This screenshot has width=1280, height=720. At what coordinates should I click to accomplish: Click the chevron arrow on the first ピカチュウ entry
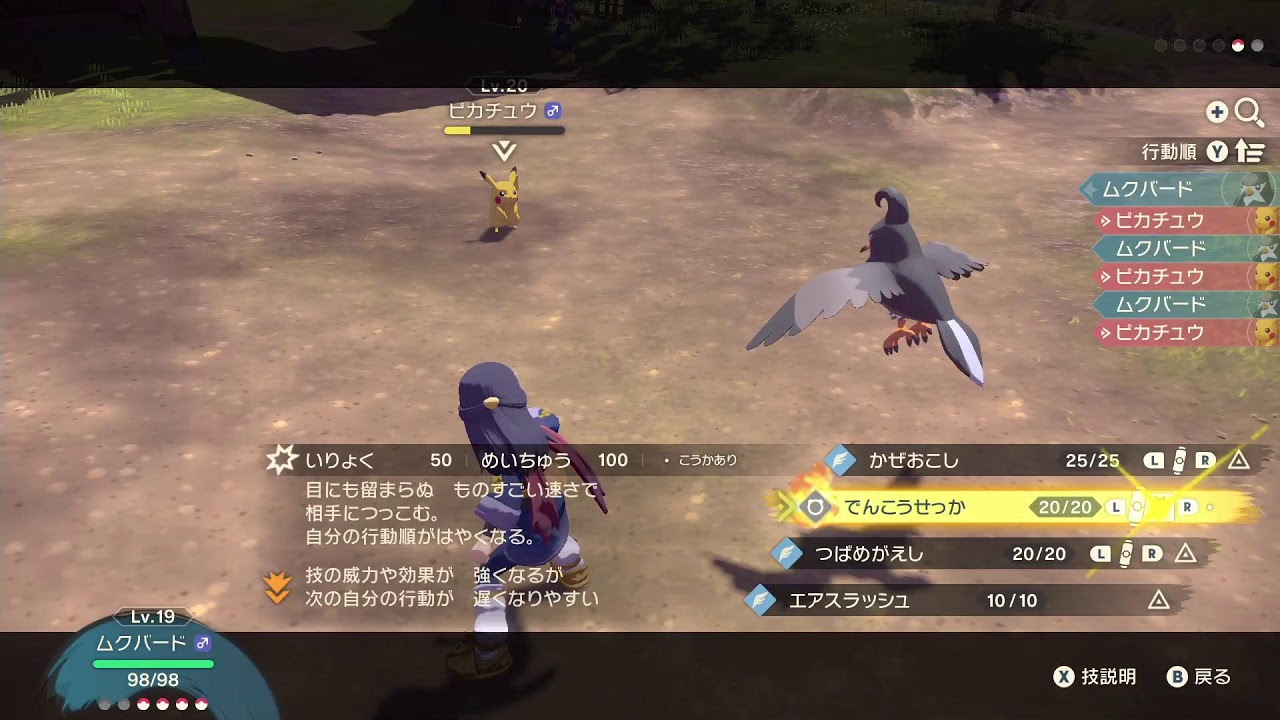(x=1105, y=220)
